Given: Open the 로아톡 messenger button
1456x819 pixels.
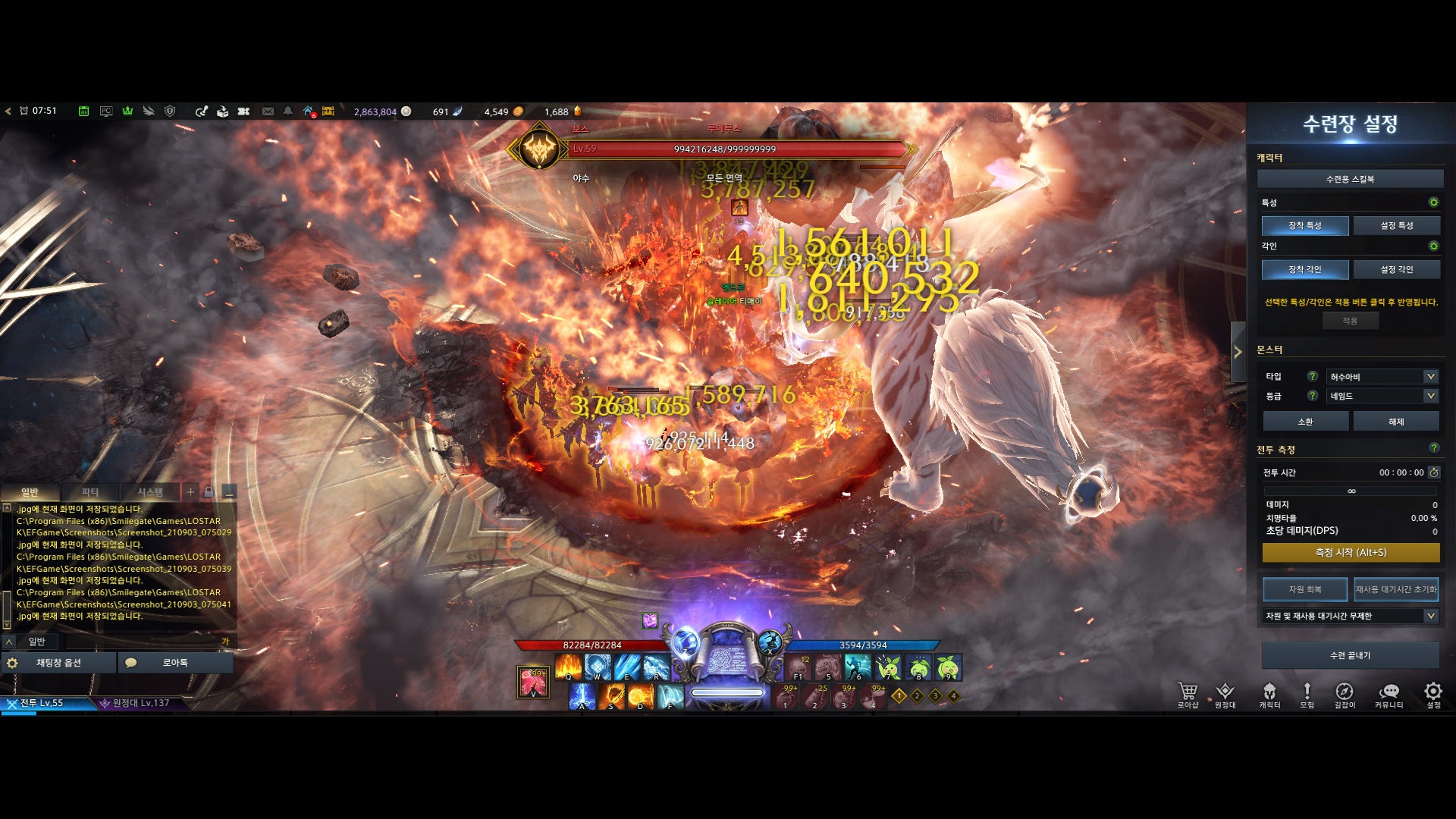Looking at the screenshot, I should [x=174, y=663].
